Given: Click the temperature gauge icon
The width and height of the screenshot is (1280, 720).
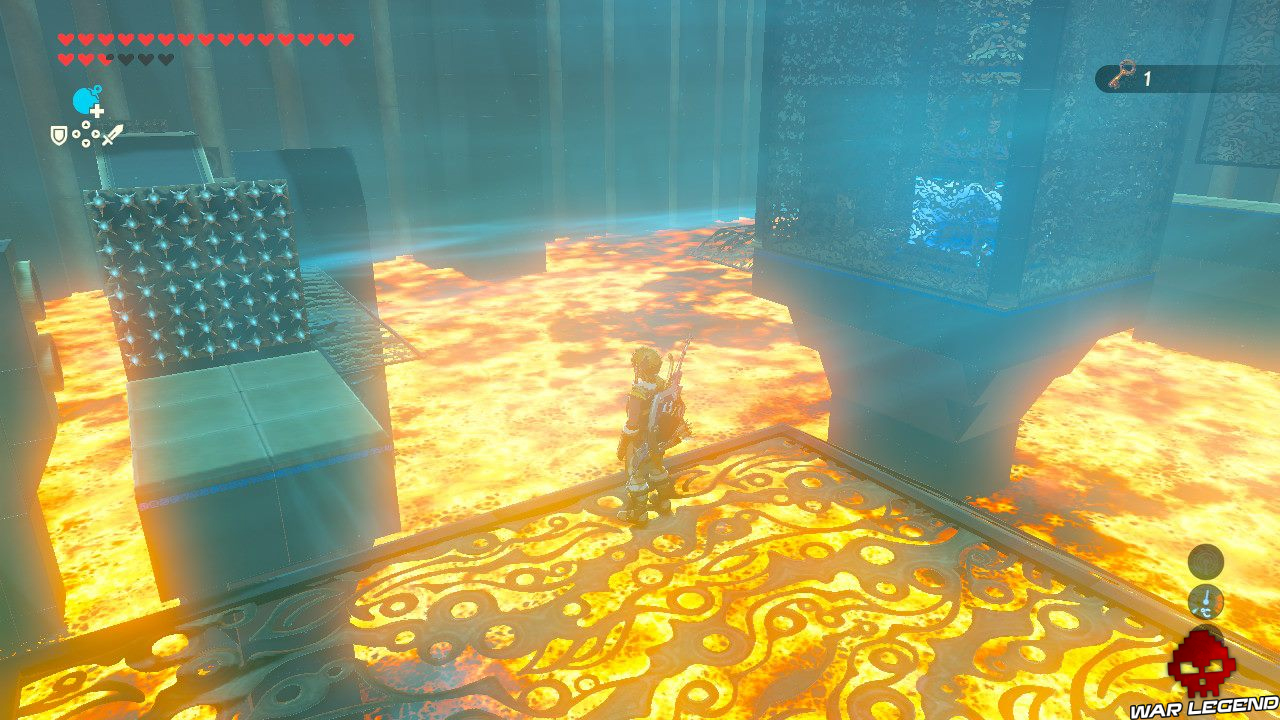Looking at the screenshot, I should pos(1206,601).
